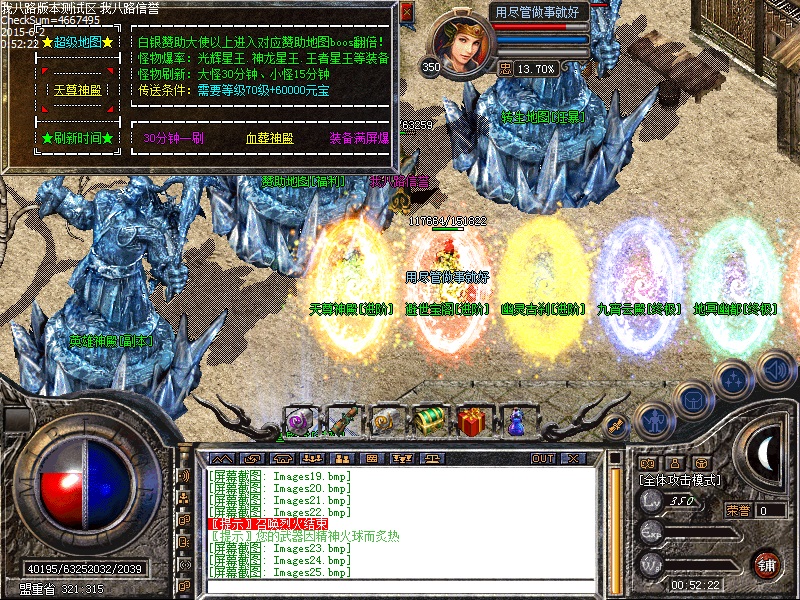Use the purple swirl item in the belt
This screenshot has height=600, width=800.
(299, 420)
